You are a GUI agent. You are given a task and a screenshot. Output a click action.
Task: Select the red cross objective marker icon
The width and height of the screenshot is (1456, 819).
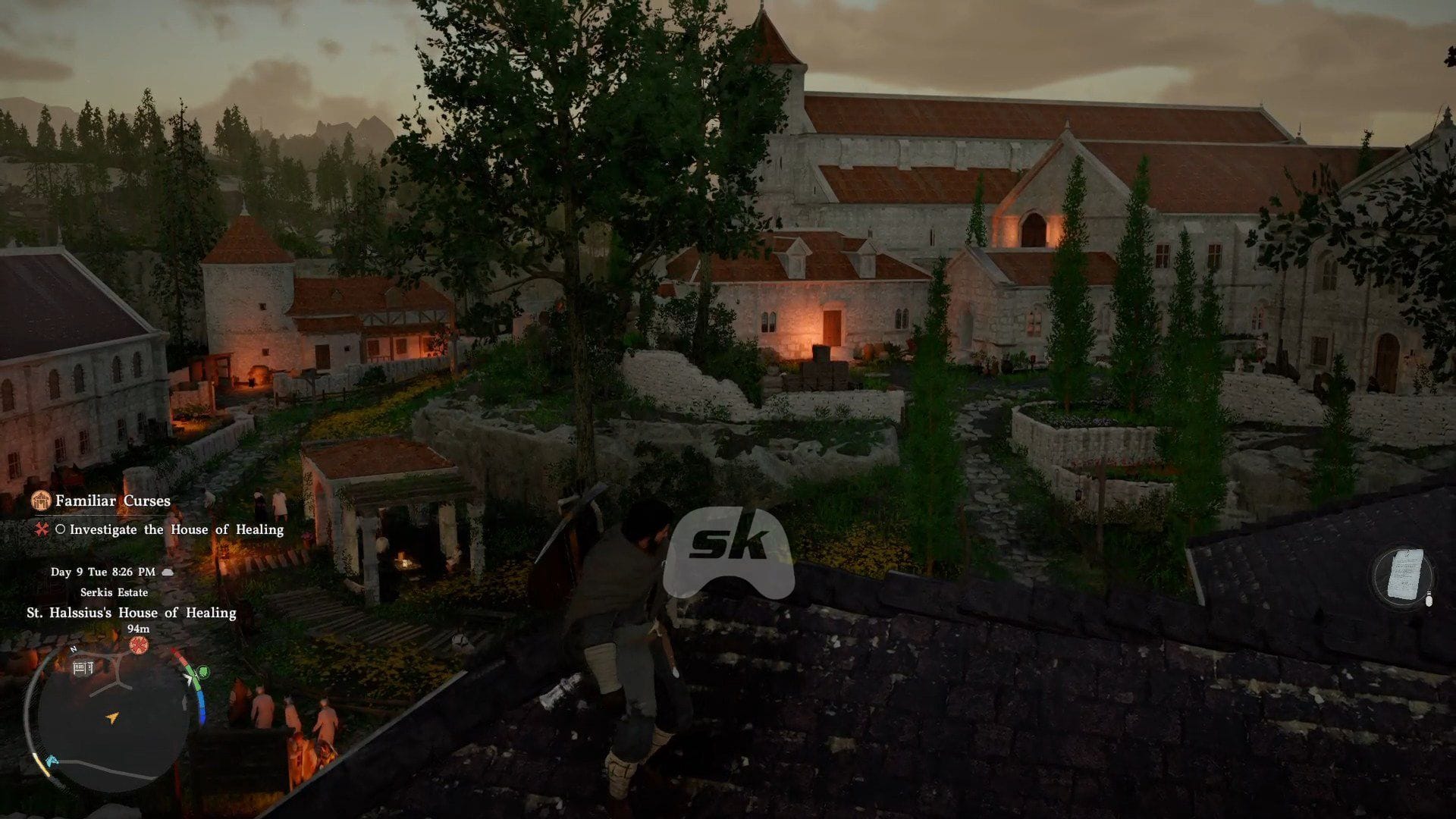[43, 529]
